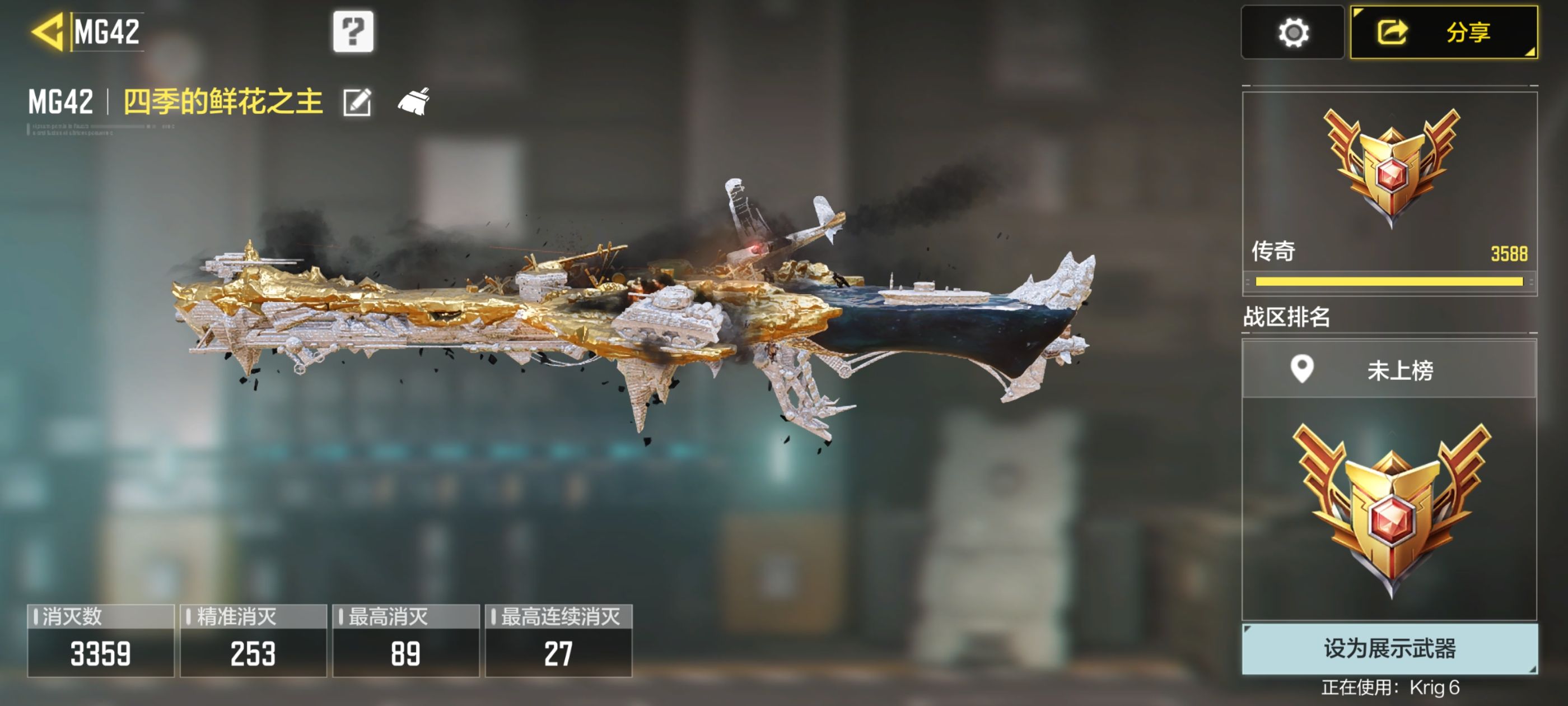
Task: Open settings with the gear button
Action: pos(1292,33)
